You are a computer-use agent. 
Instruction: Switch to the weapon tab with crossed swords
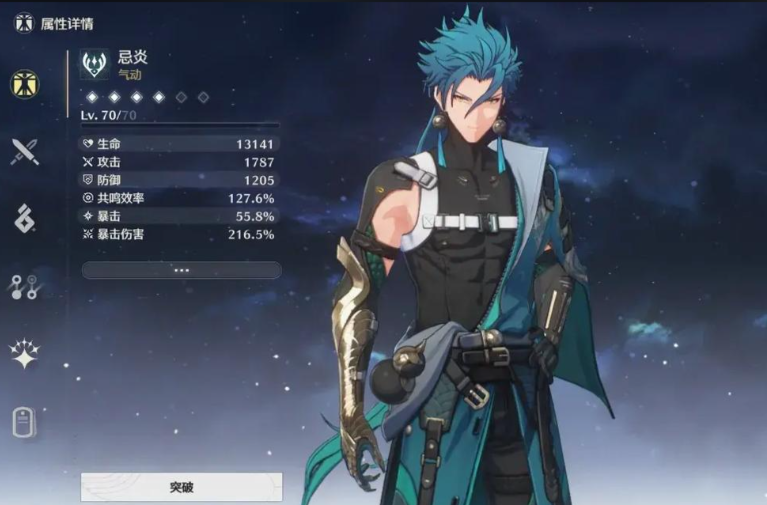pos(25,152)
